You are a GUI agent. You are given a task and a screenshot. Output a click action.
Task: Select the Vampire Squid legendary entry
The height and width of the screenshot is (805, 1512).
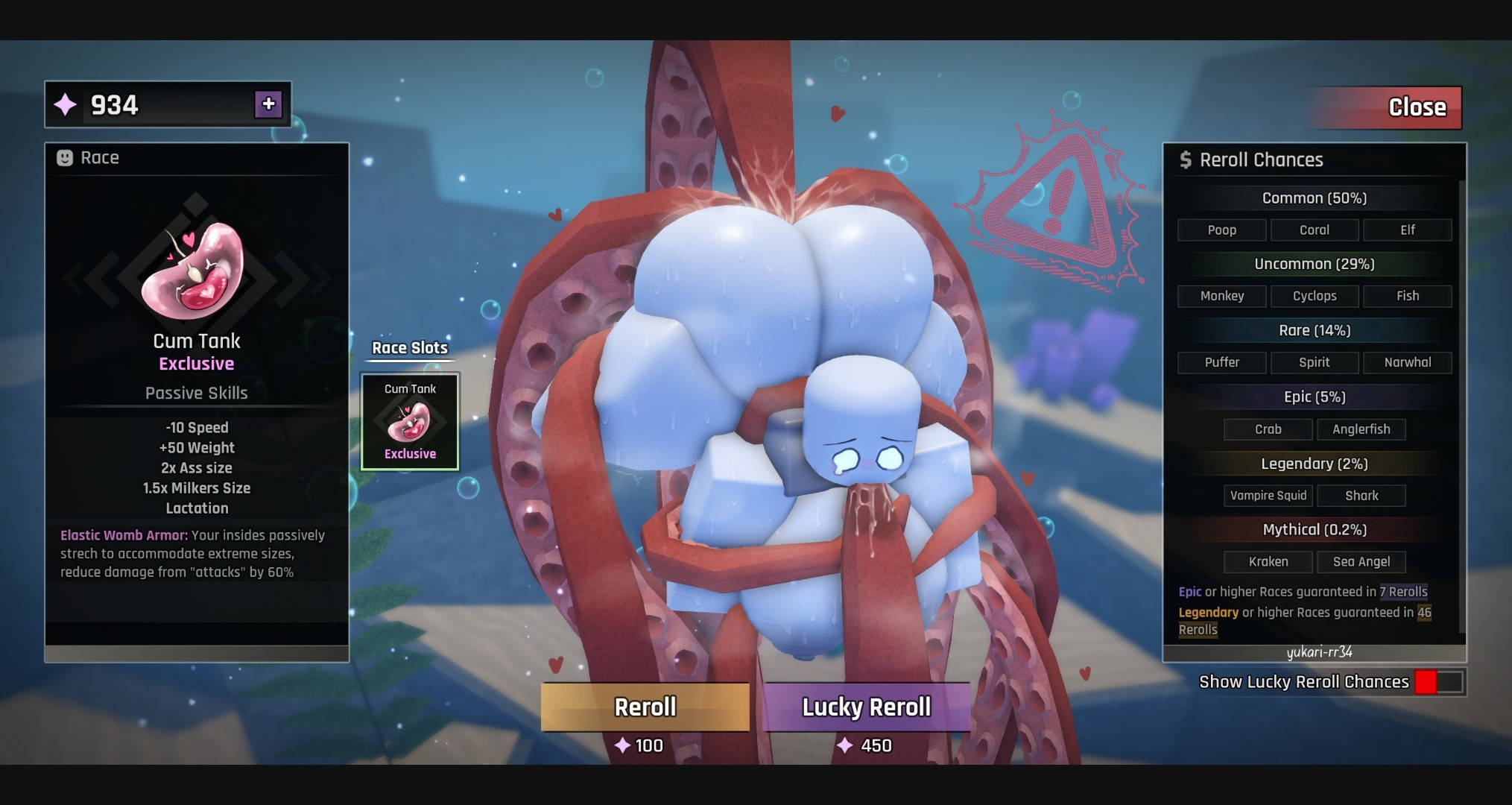[x=1268, y=496]
